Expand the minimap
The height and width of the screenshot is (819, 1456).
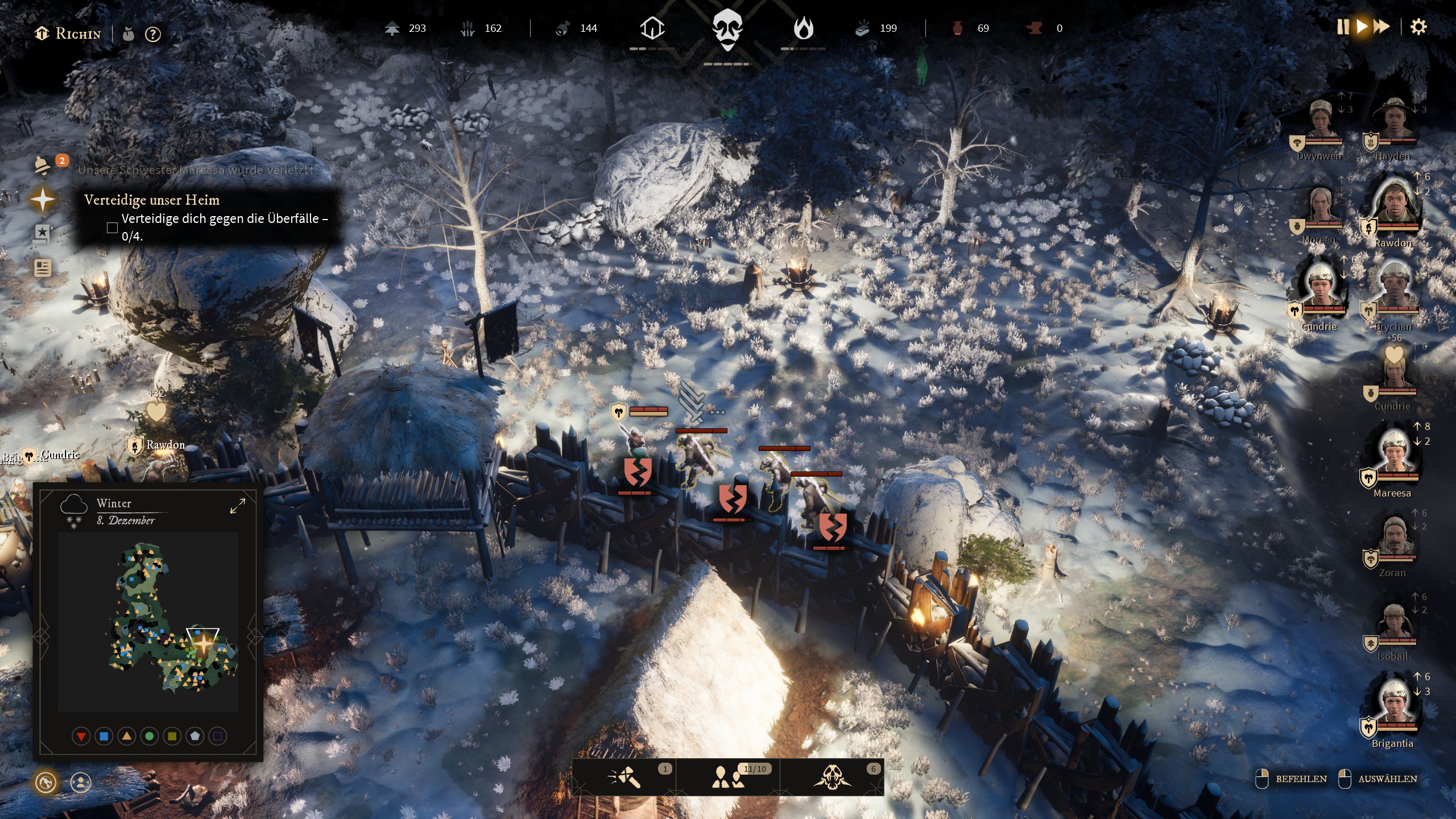pyautogui.click(x=237, y=506)
